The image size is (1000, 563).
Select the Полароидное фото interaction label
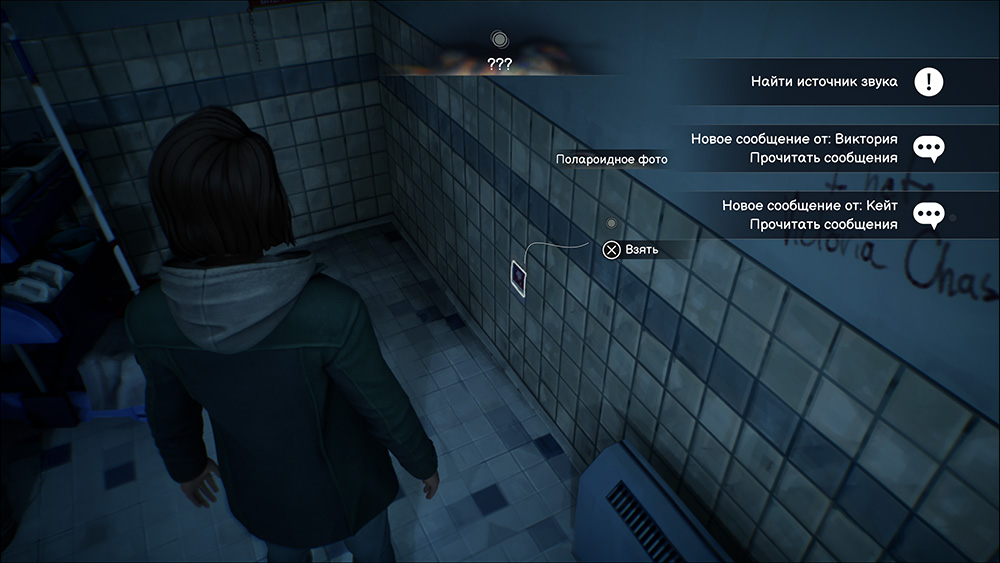coord(612,159)
